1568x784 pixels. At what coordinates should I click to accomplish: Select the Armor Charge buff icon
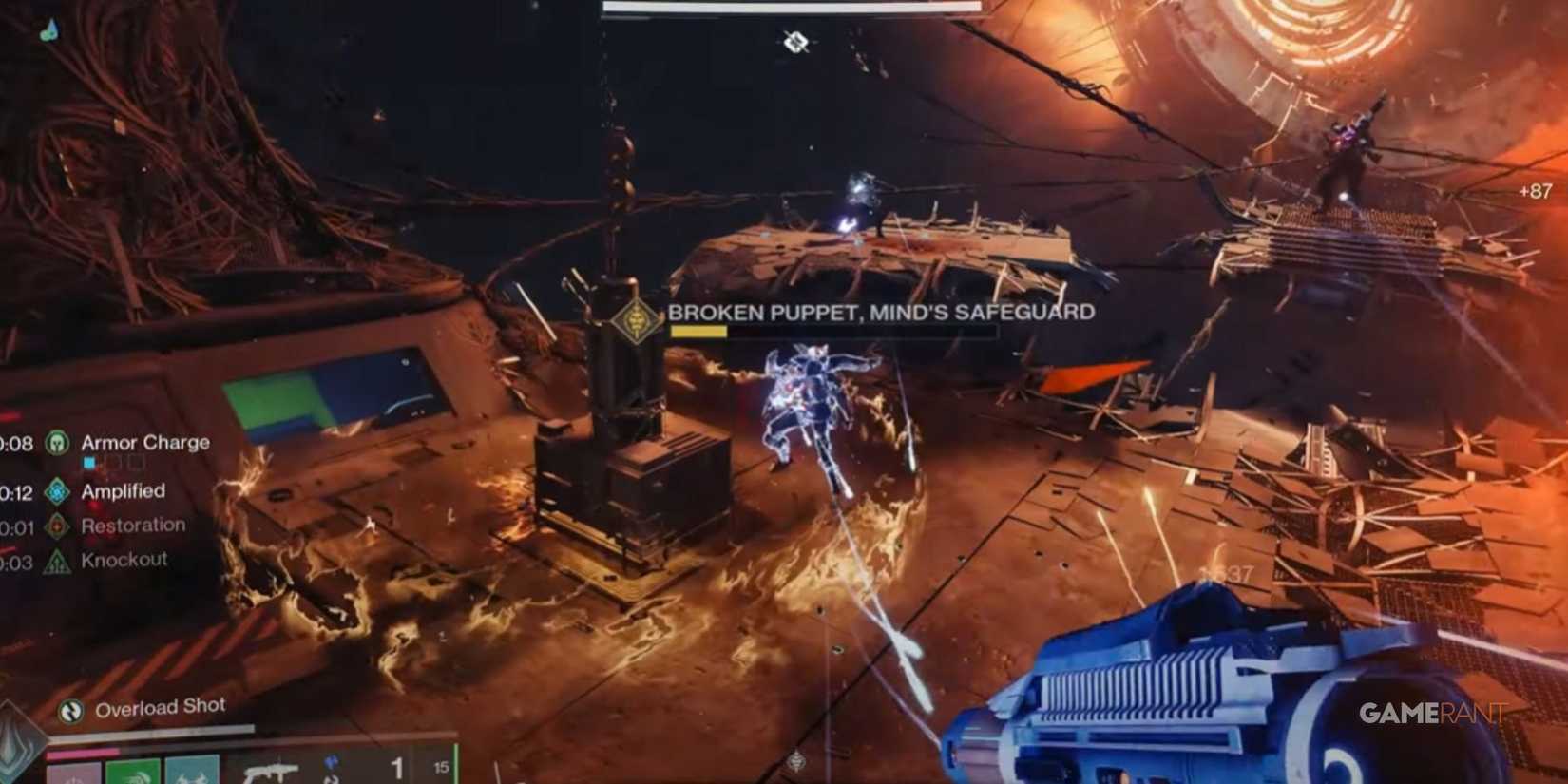coord(57,443)
